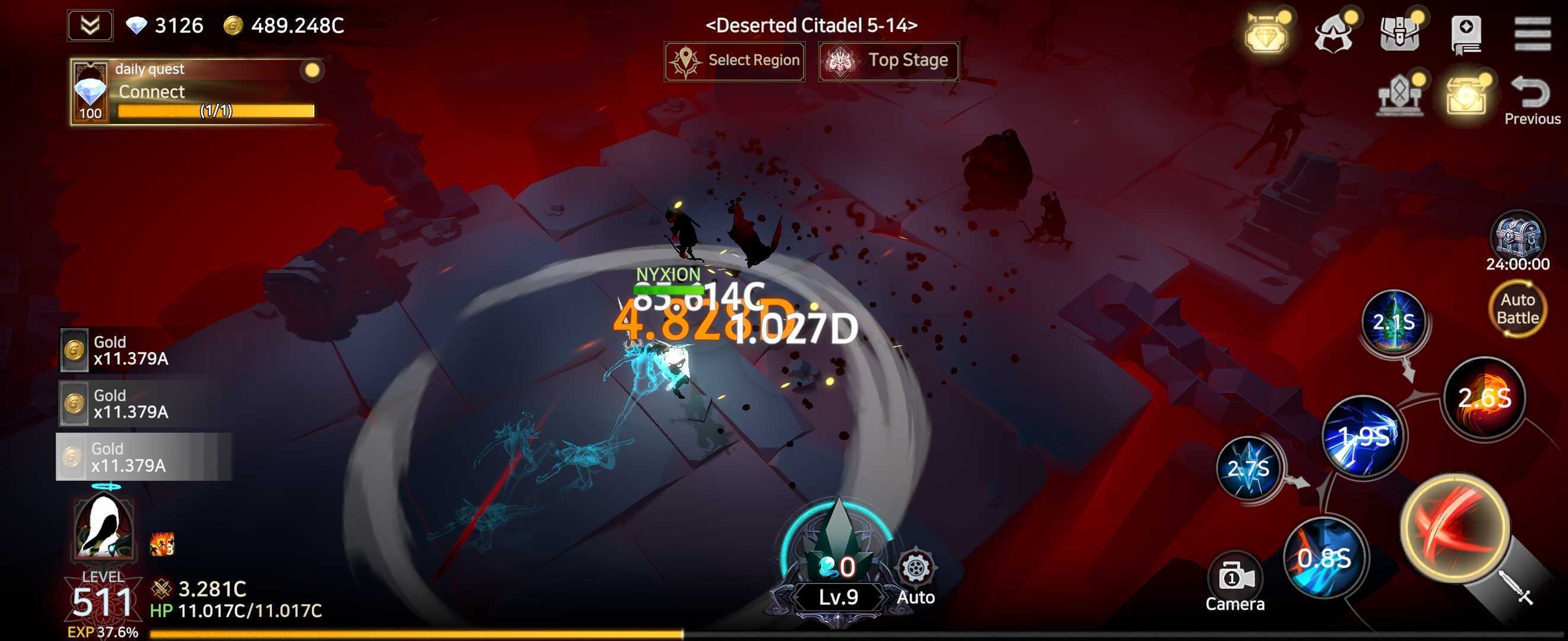
Task: Open the book journal icon
Action: pyautogui.click(x=1466, y=33)
